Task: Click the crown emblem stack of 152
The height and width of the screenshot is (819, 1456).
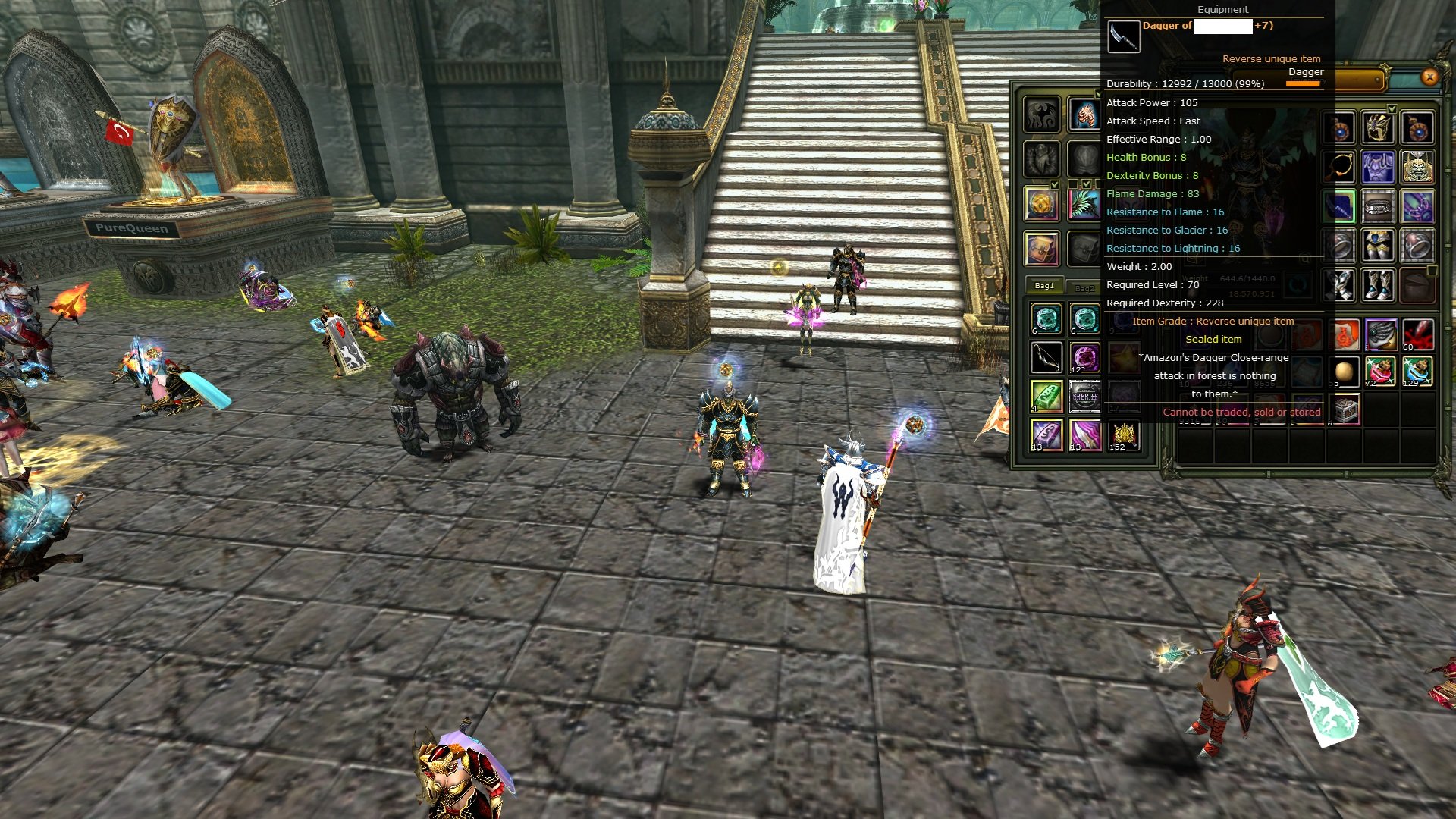Action: click(1124, 435)
